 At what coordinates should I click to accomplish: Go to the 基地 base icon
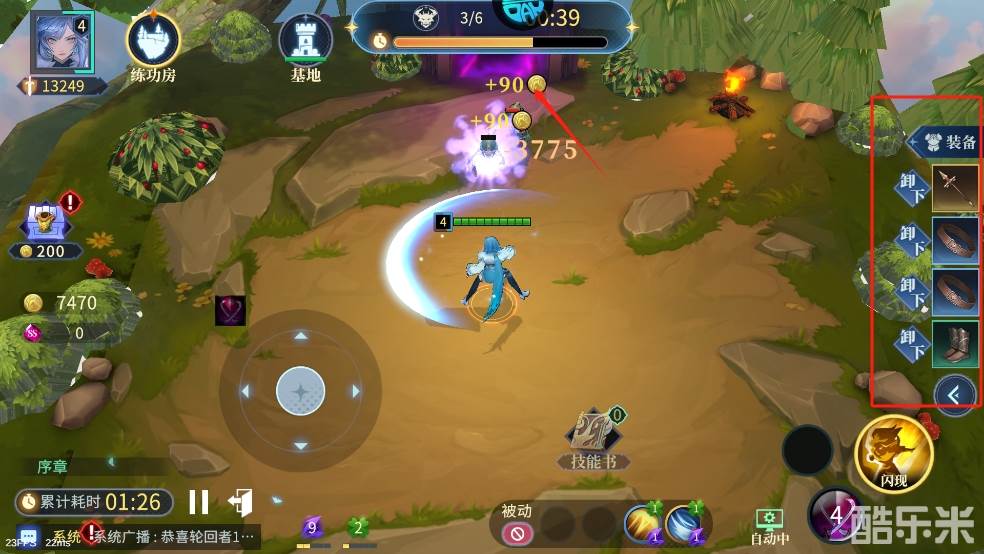(305, 42)
